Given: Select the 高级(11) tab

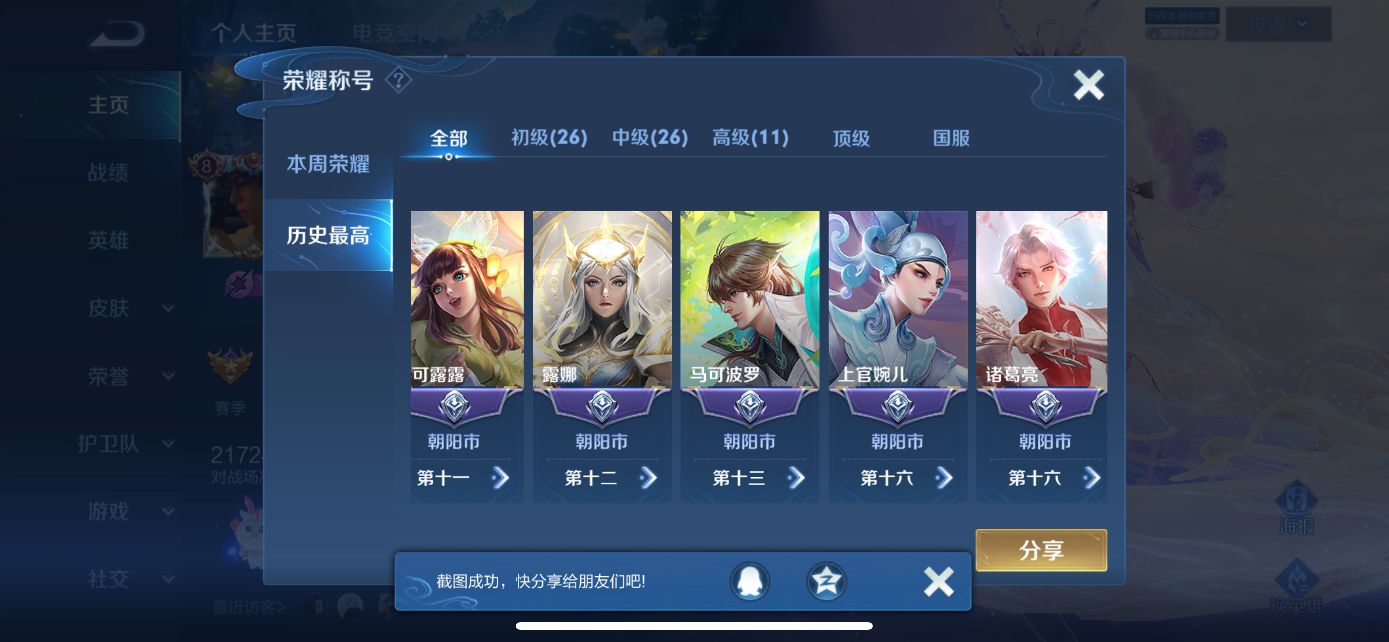Looking at the screenshot, I should tap(750, 138).
